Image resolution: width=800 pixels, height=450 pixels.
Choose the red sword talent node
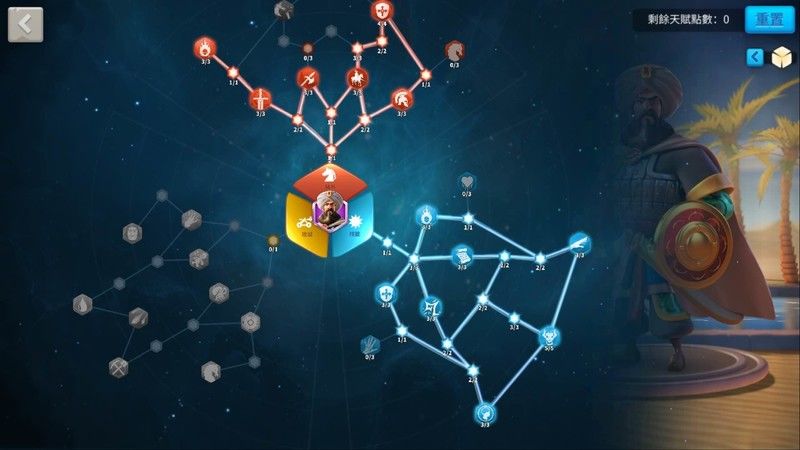pos(260,99)
